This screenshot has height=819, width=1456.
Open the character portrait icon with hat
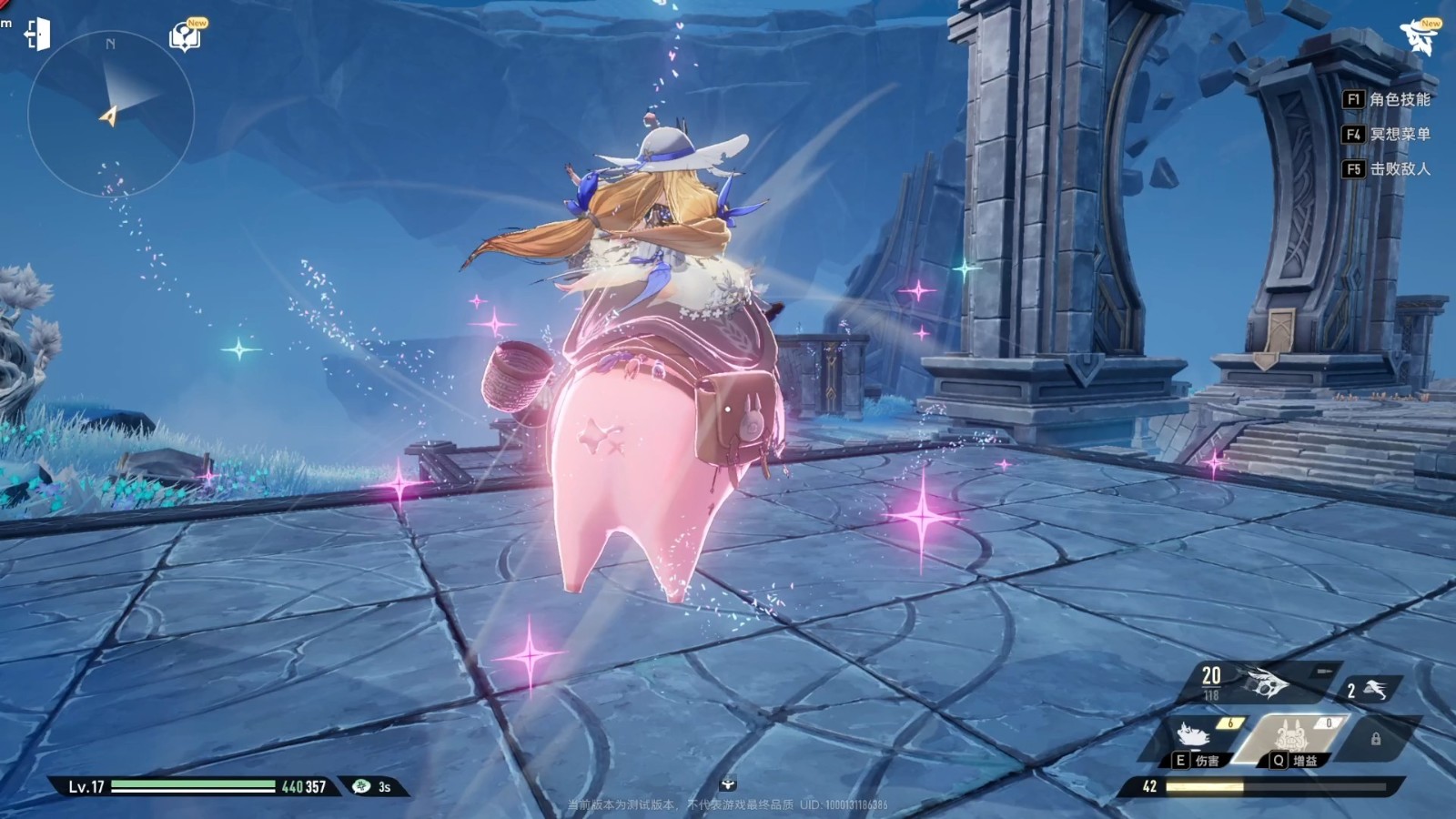click(x=1418, y=37)
